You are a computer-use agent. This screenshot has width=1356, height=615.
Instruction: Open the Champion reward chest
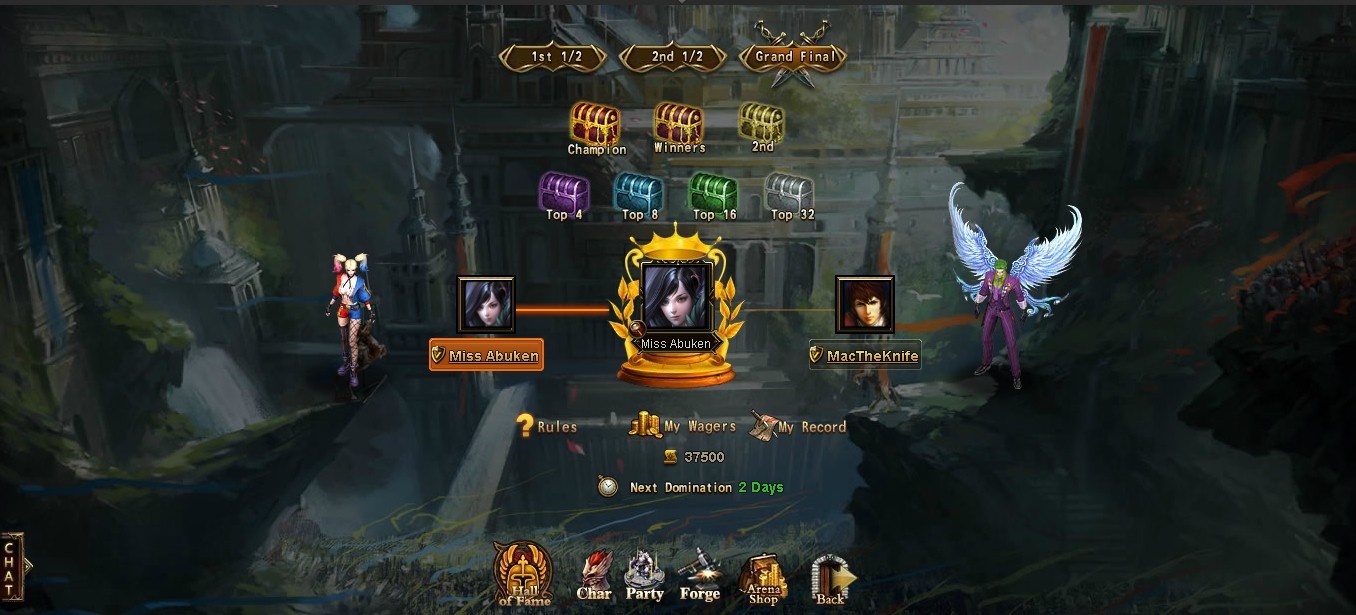point(595,124)
